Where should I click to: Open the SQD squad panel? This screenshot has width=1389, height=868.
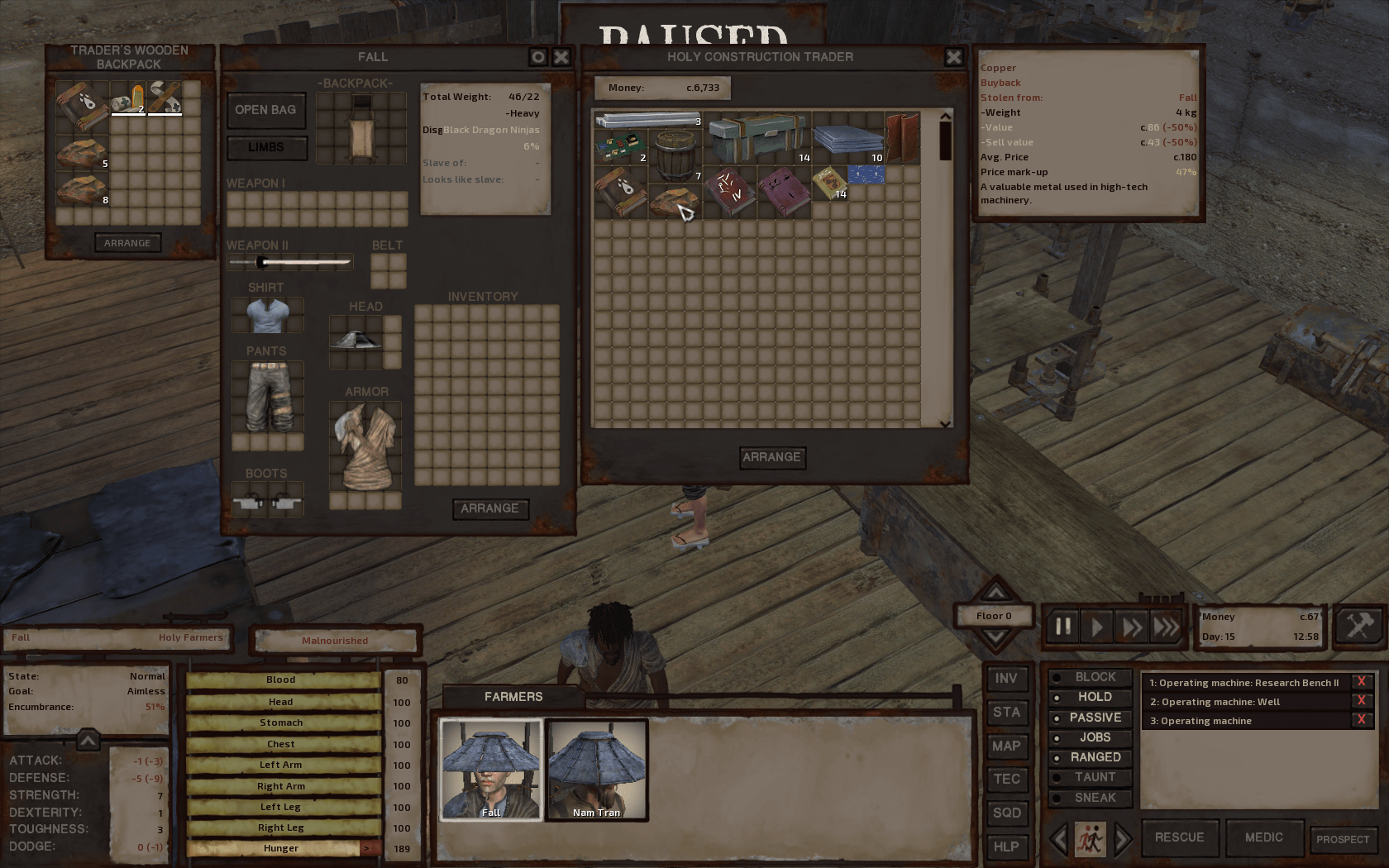pos(1007,813)
